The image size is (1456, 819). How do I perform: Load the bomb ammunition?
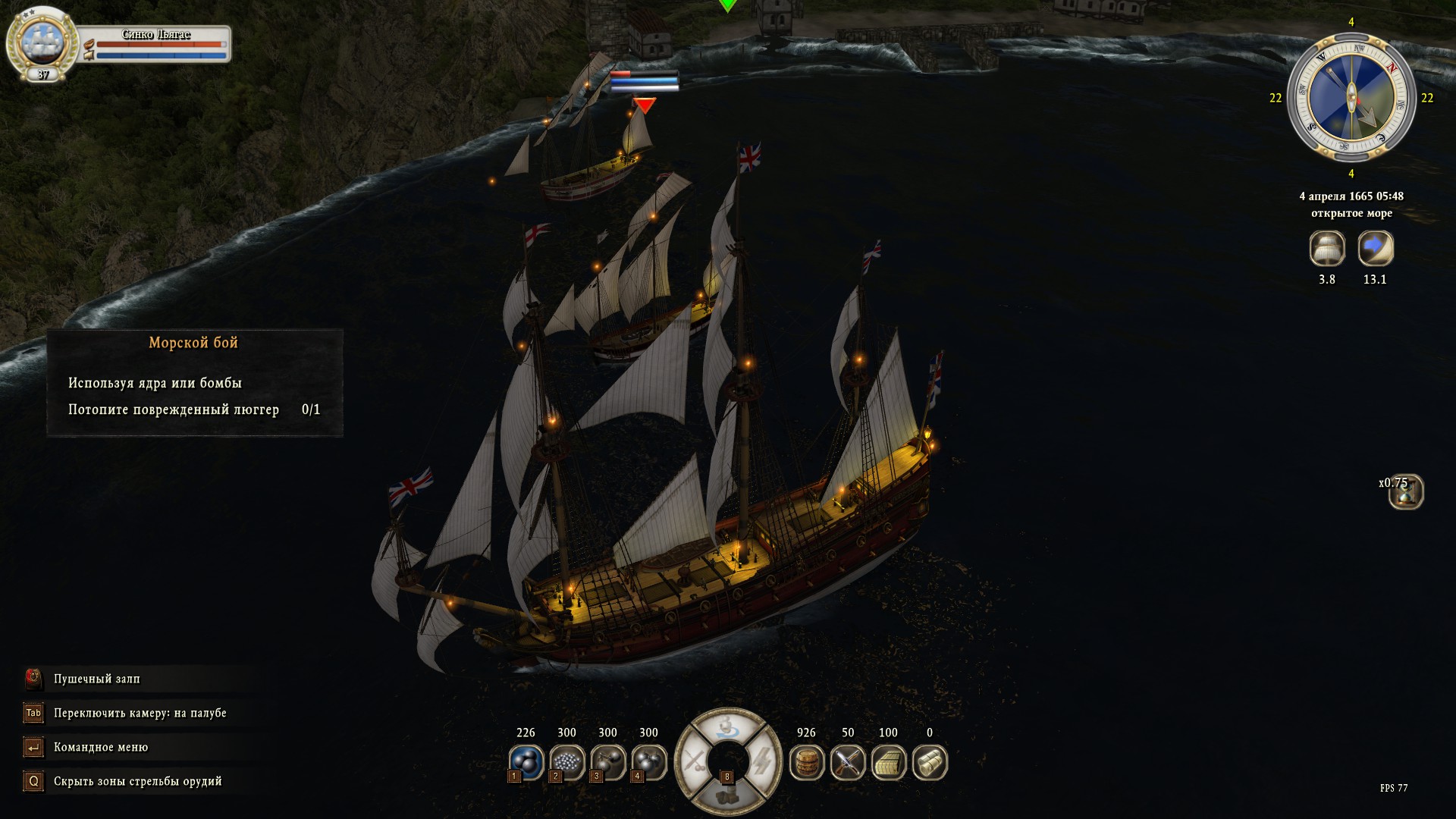[x=648, y=761]
